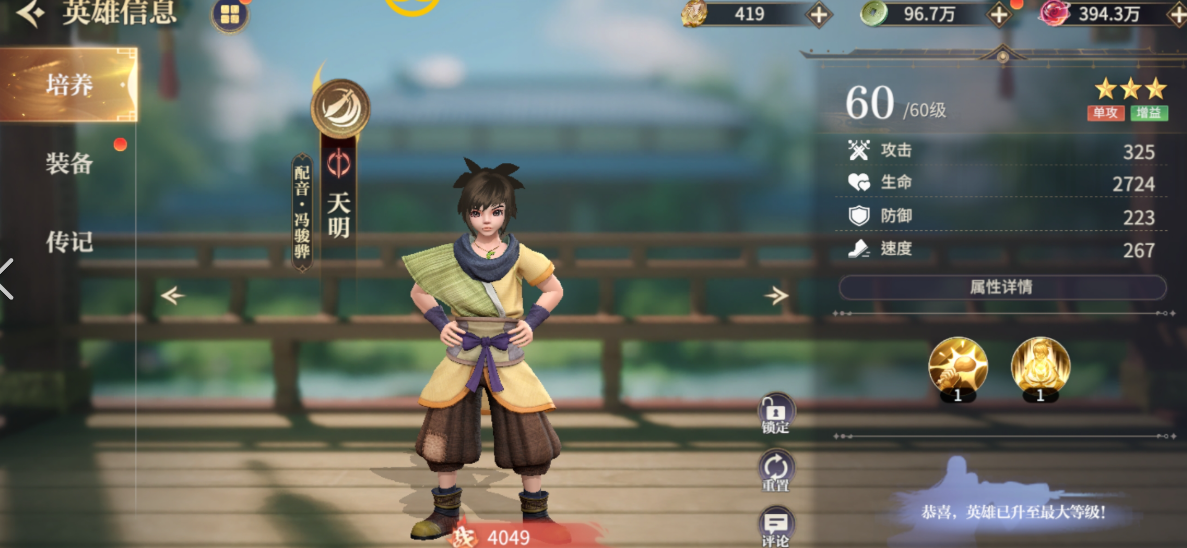Tap the 重置 reset button
Screen dimensions: 1187x548
[776, 469]
